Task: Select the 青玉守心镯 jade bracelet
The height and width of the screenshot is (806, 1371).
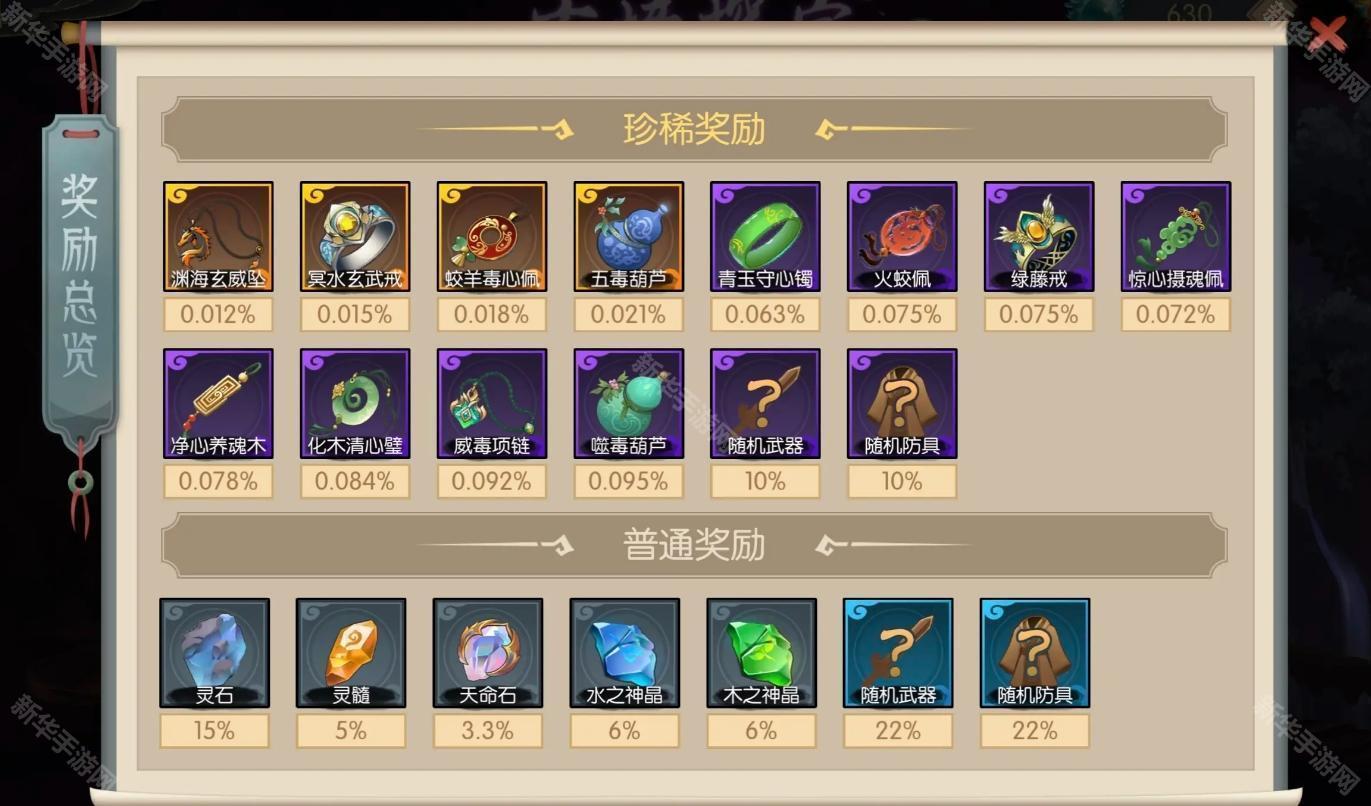Action: tap(765, 236)
